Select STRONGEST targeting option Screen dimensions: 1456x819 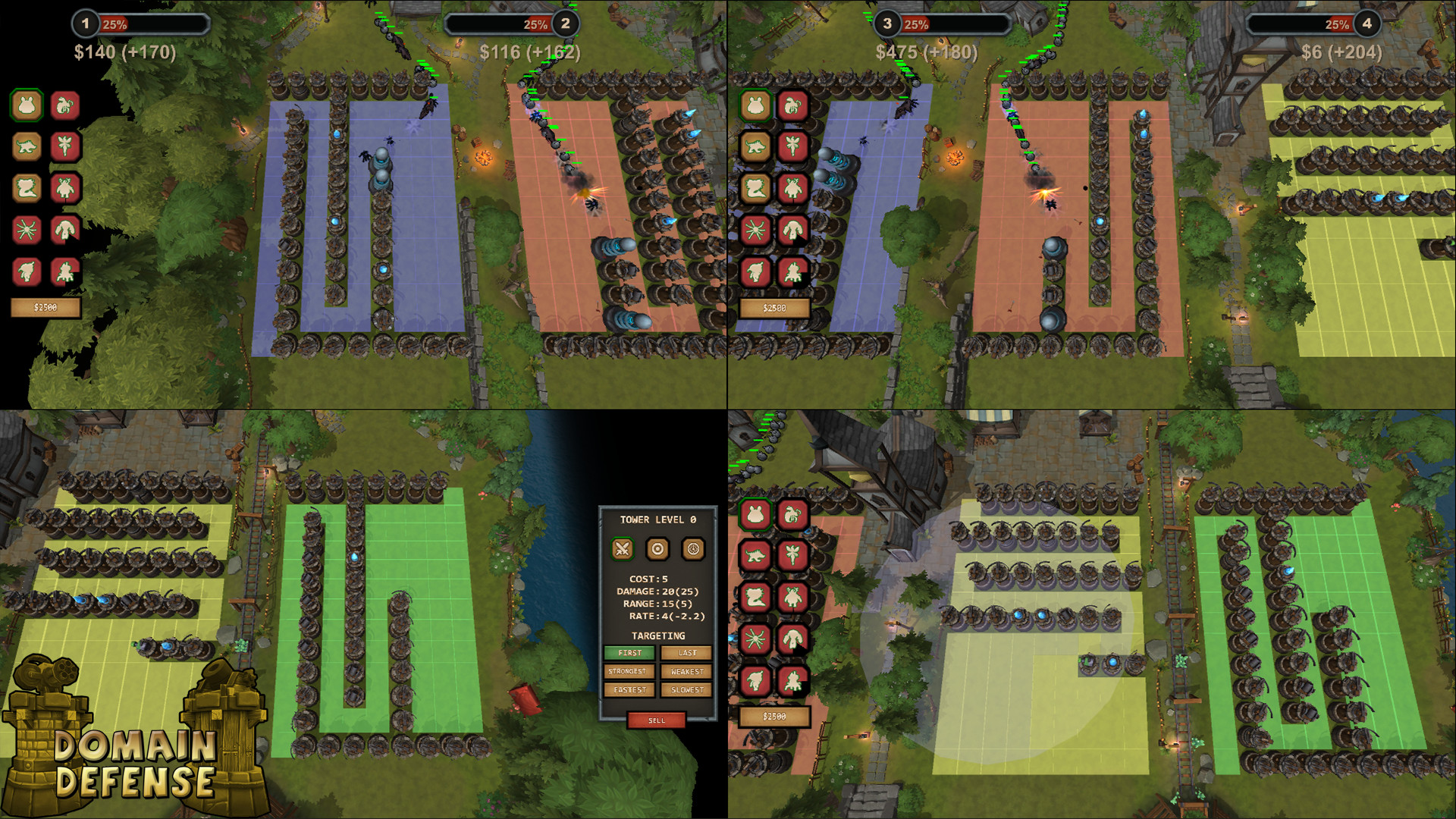[629, 671]
